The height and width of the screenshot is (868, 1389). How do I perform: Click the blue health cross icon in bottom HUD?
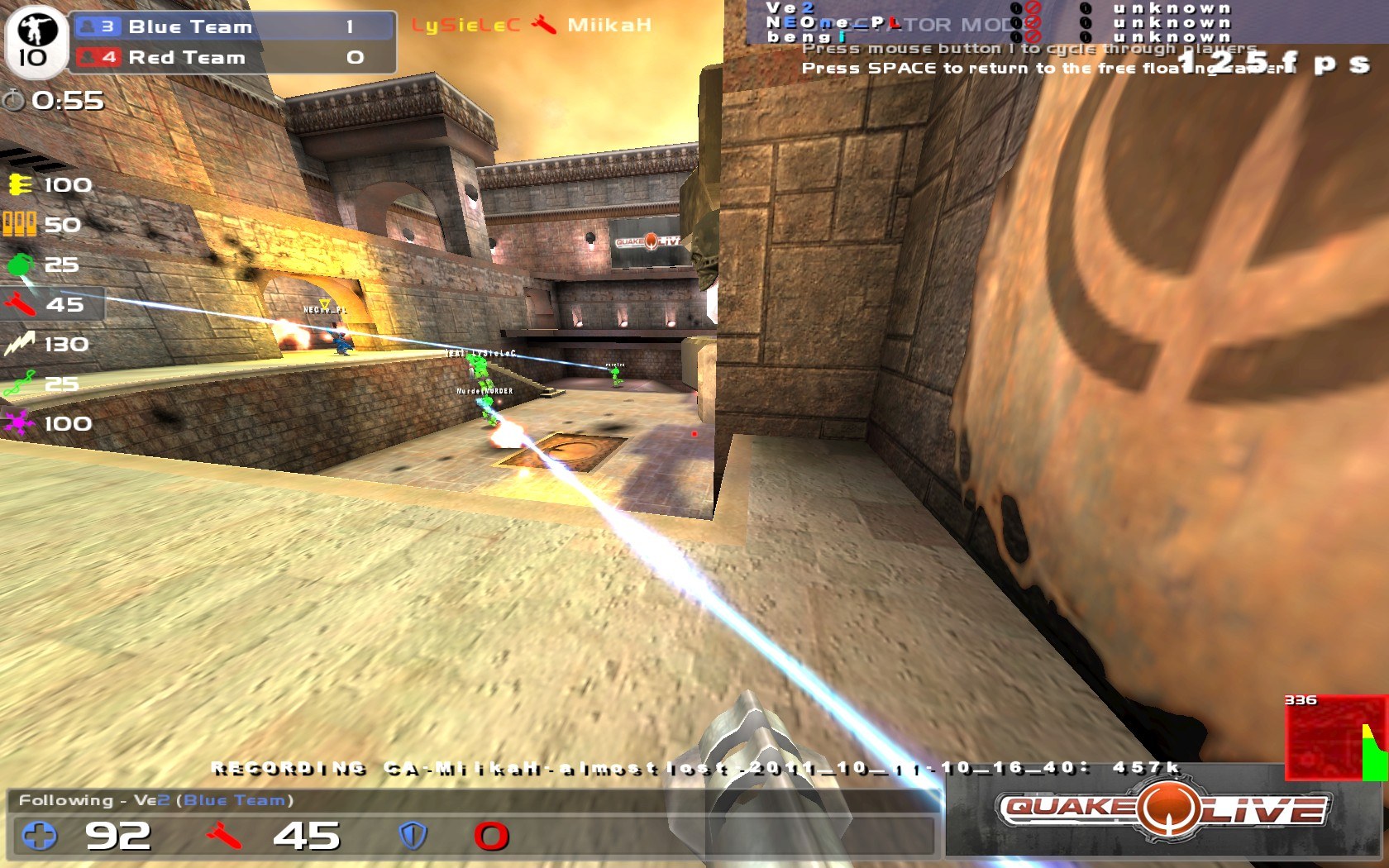point(39,837)
